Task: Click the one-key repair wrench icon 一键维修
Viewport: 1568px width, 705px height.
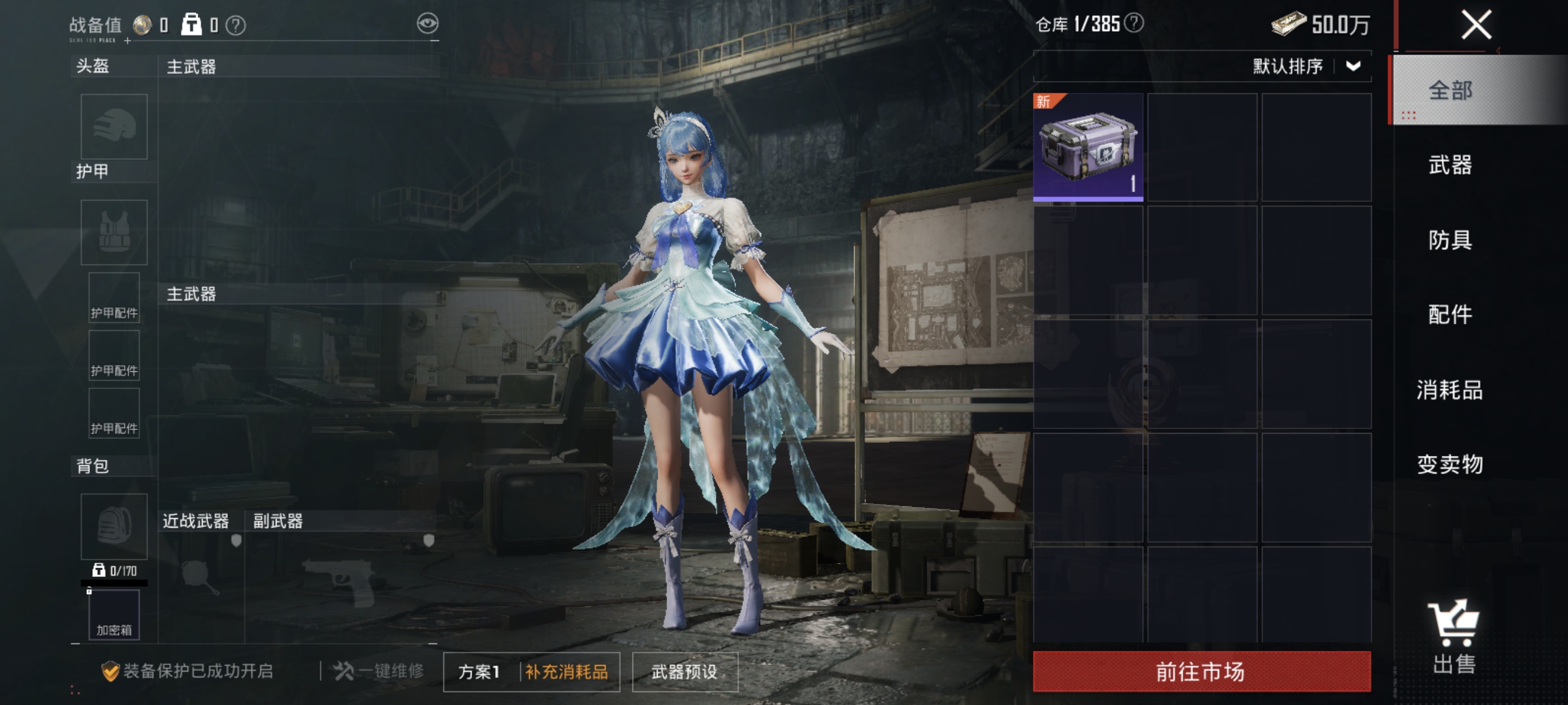Action: [x=343, y=671]
